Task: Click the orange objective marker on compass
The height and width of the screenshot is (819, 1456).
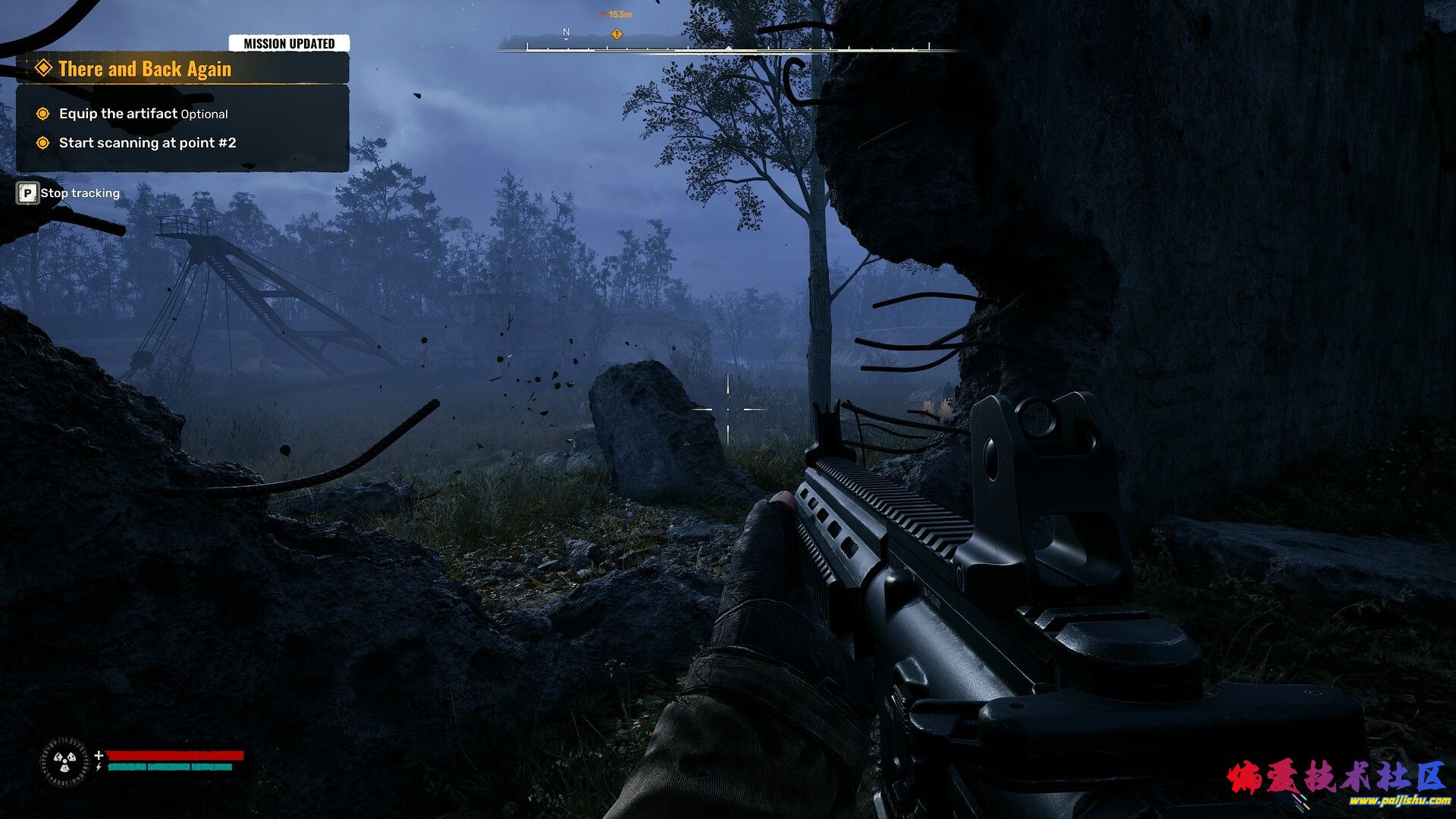Action: [x=617, y=34]
